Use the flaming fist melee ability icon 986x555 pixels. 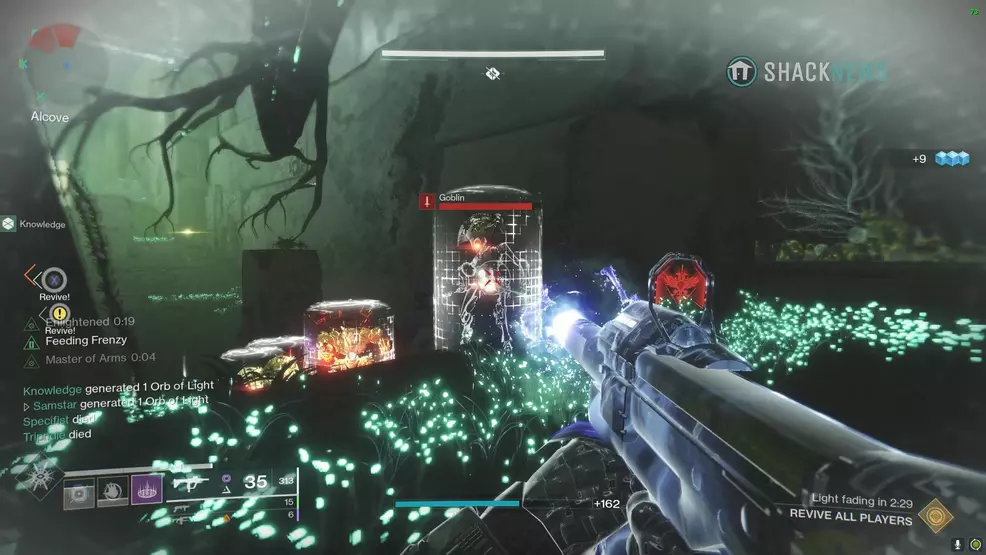point(113,495)
